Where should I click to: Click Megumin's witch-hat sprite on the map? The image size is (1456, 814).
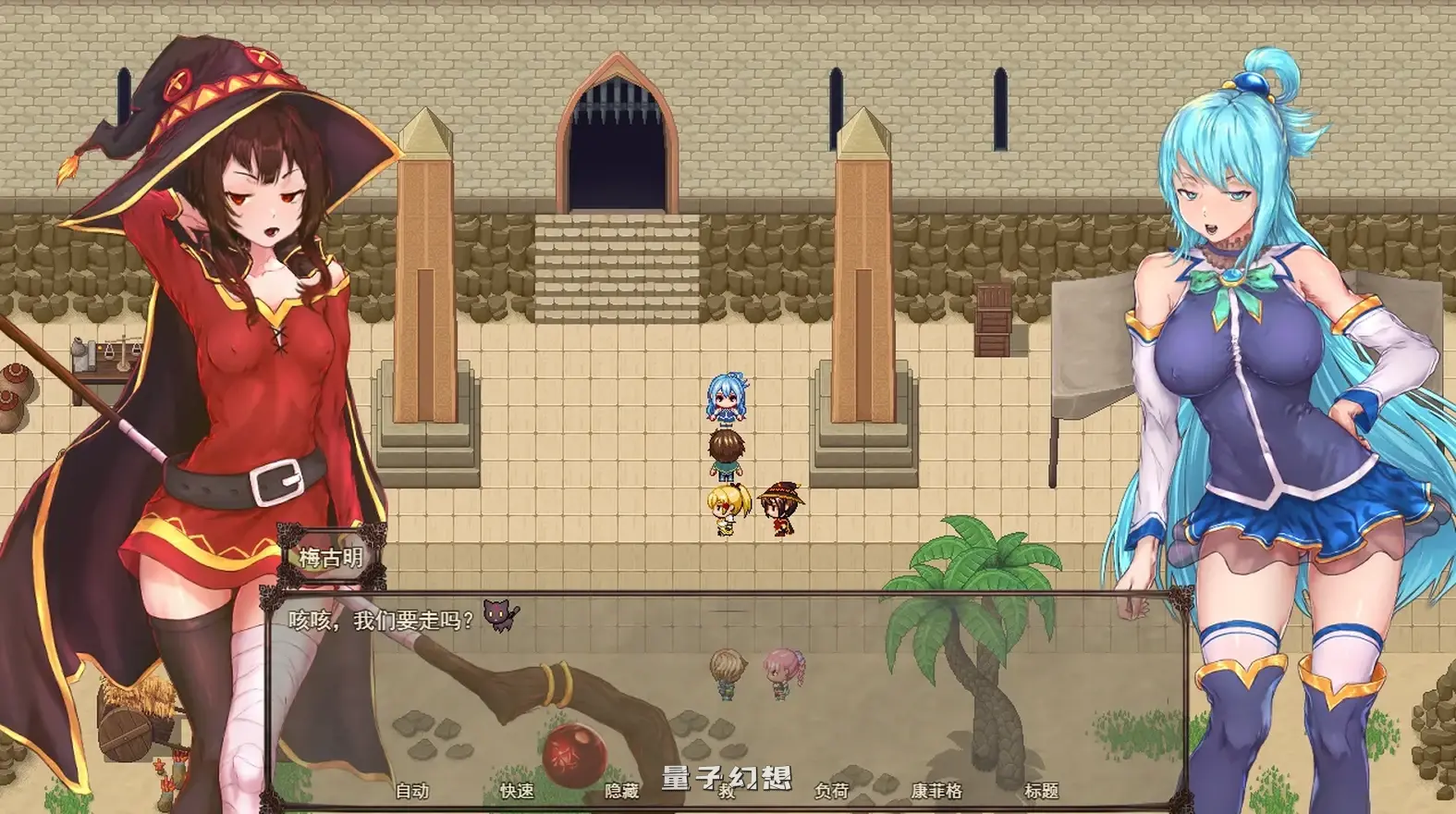coord(779,507)
